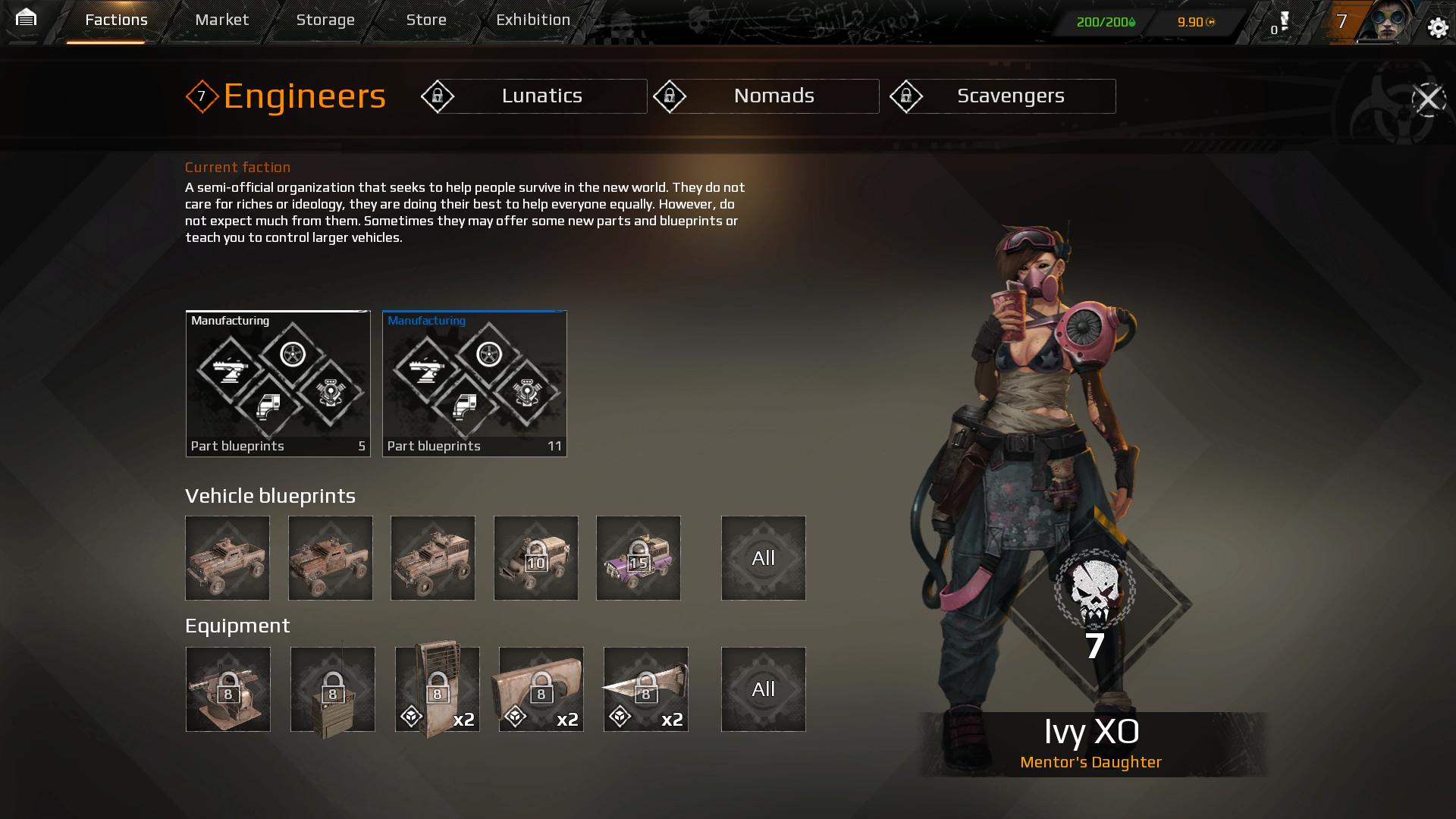
Task: View the Scavengers faction
Action: [1003, 96]
